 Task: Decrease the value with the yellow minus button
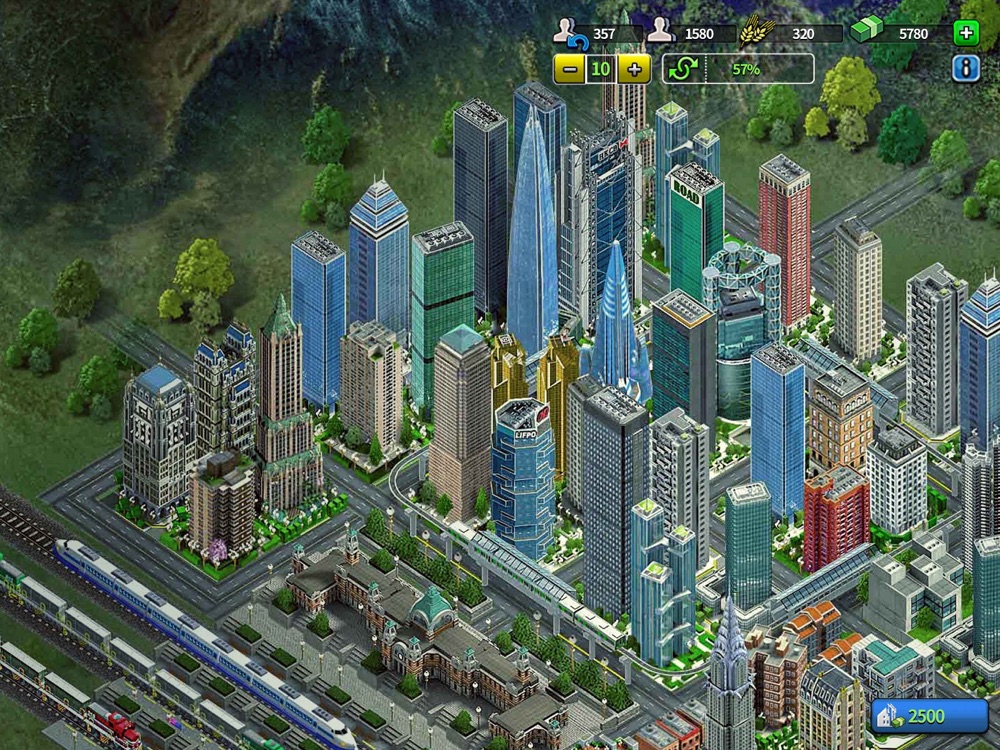(x=569, y=69)
